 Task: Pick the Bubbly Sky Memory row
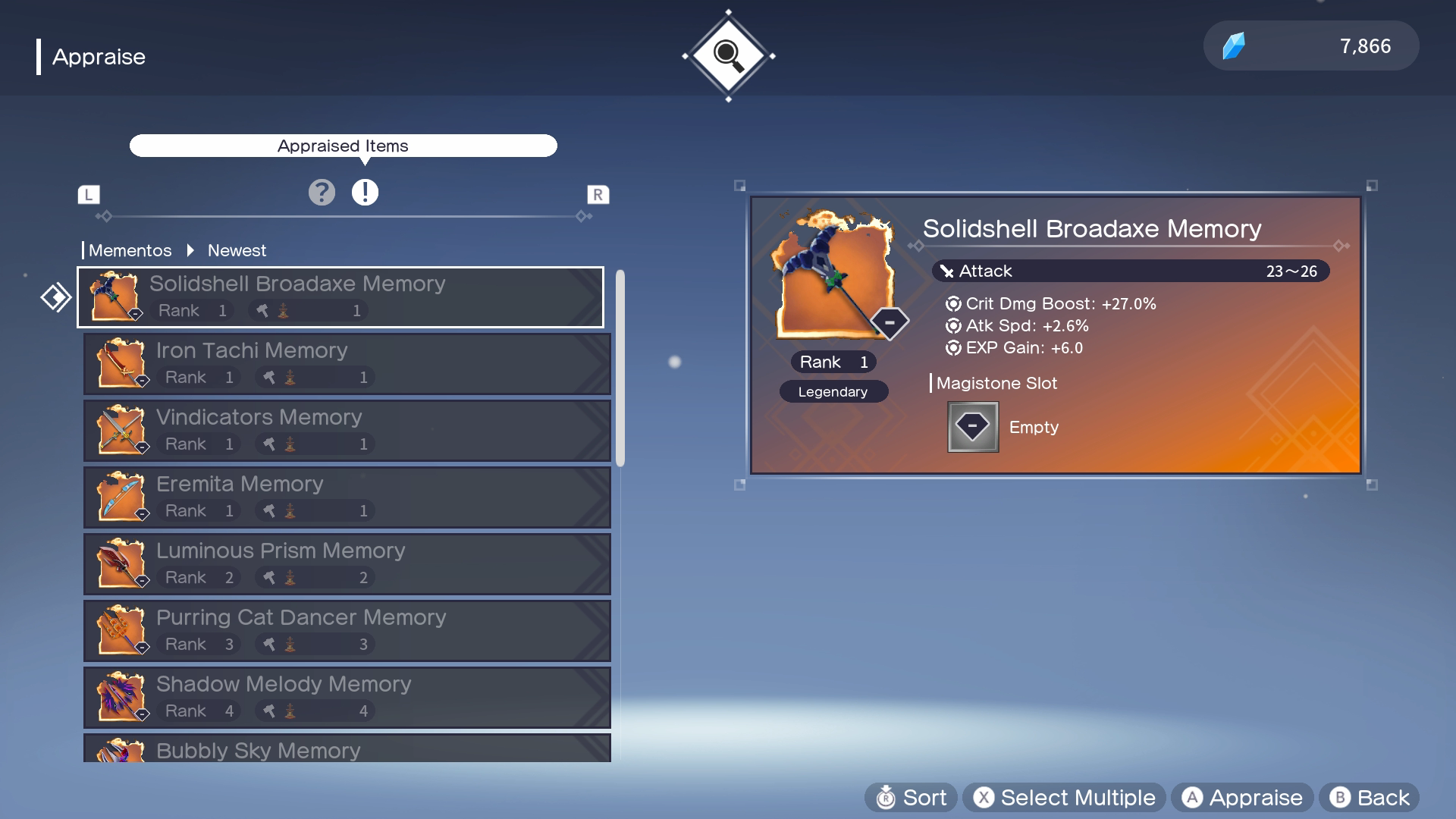click(x=347, y=749)
